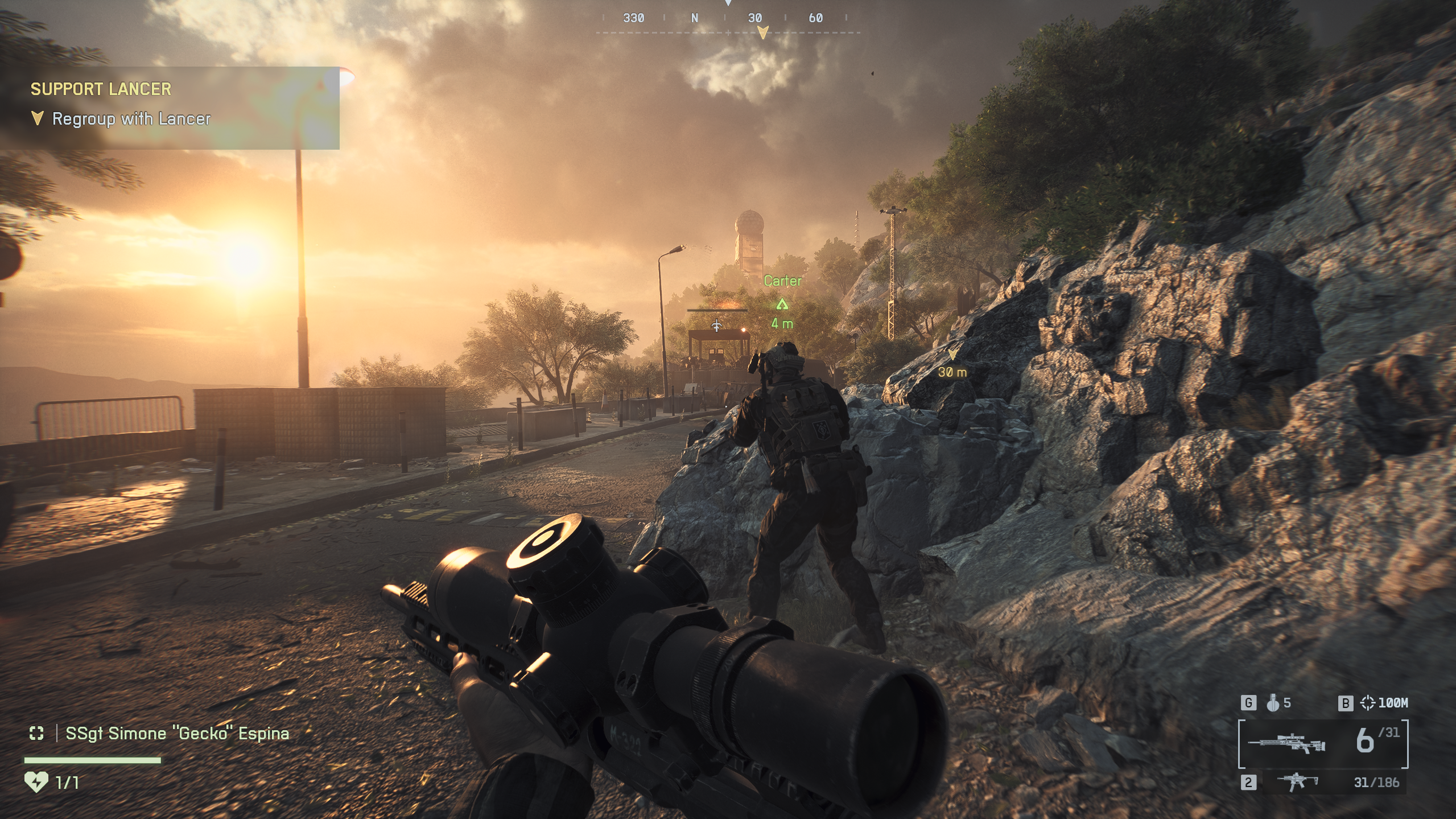Image resolution: width=1456 pixels, height=819 pixels.
Task: Select the heart revive icon
Action: [36, 782]
